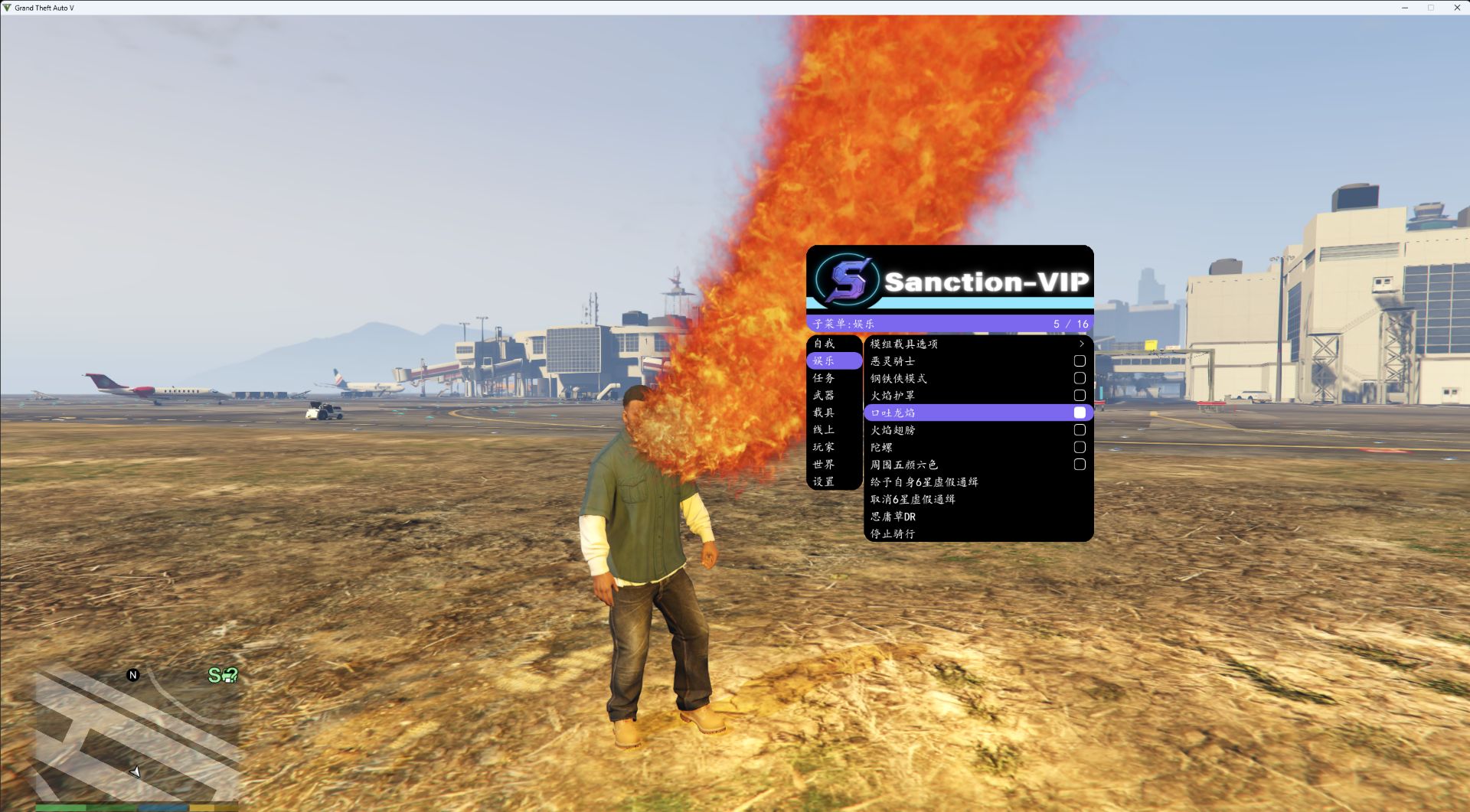1470x812 pixels.
Task: Open the 武器 category
Action: pyautogui.click(x=825, y=396)
